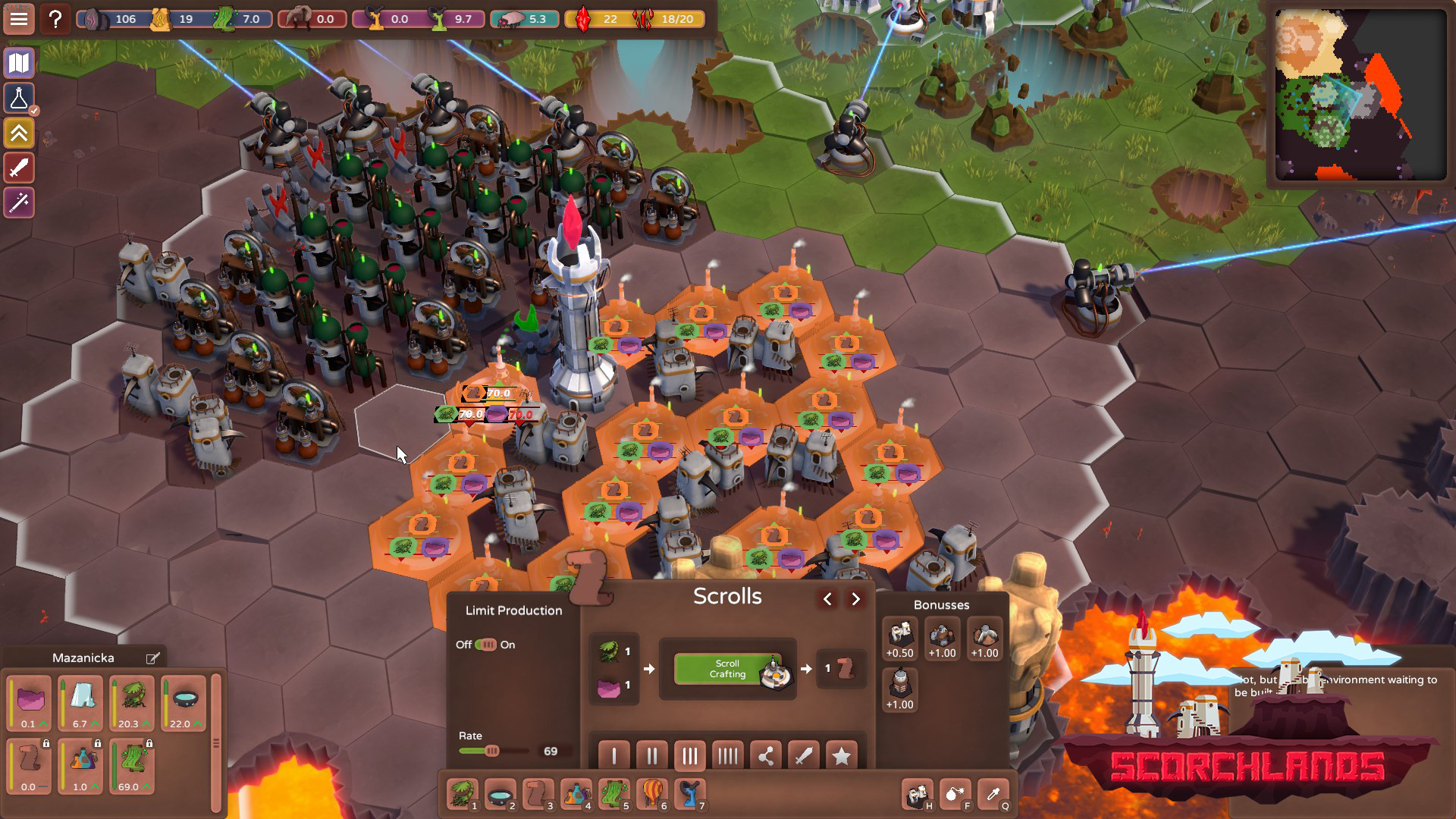Enable the network share recipe filter

766,755
